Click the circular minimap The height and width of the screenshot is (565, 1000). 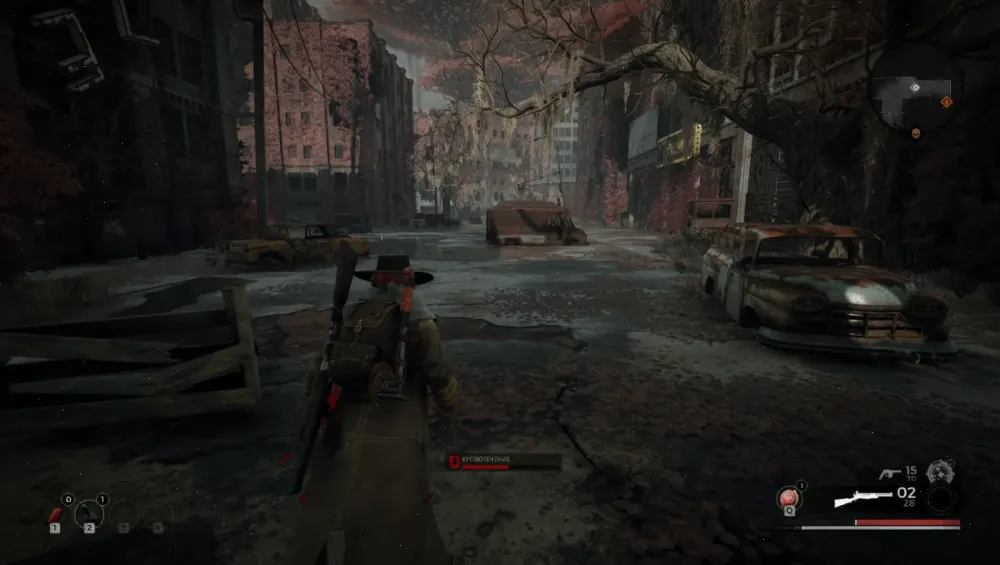tap(914, 88)
